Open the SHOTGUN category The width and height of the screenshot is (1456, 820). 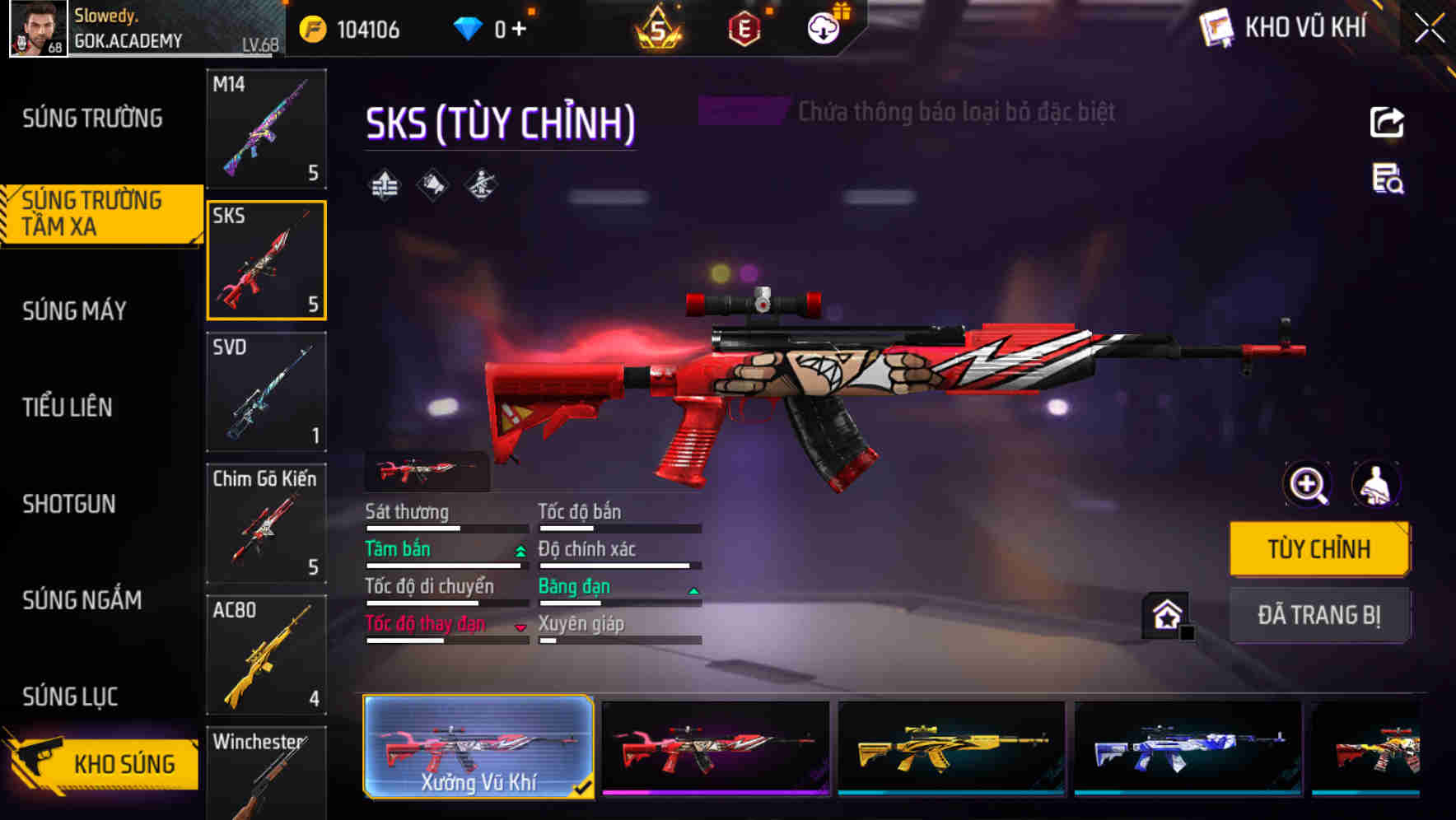pos(70,505)
